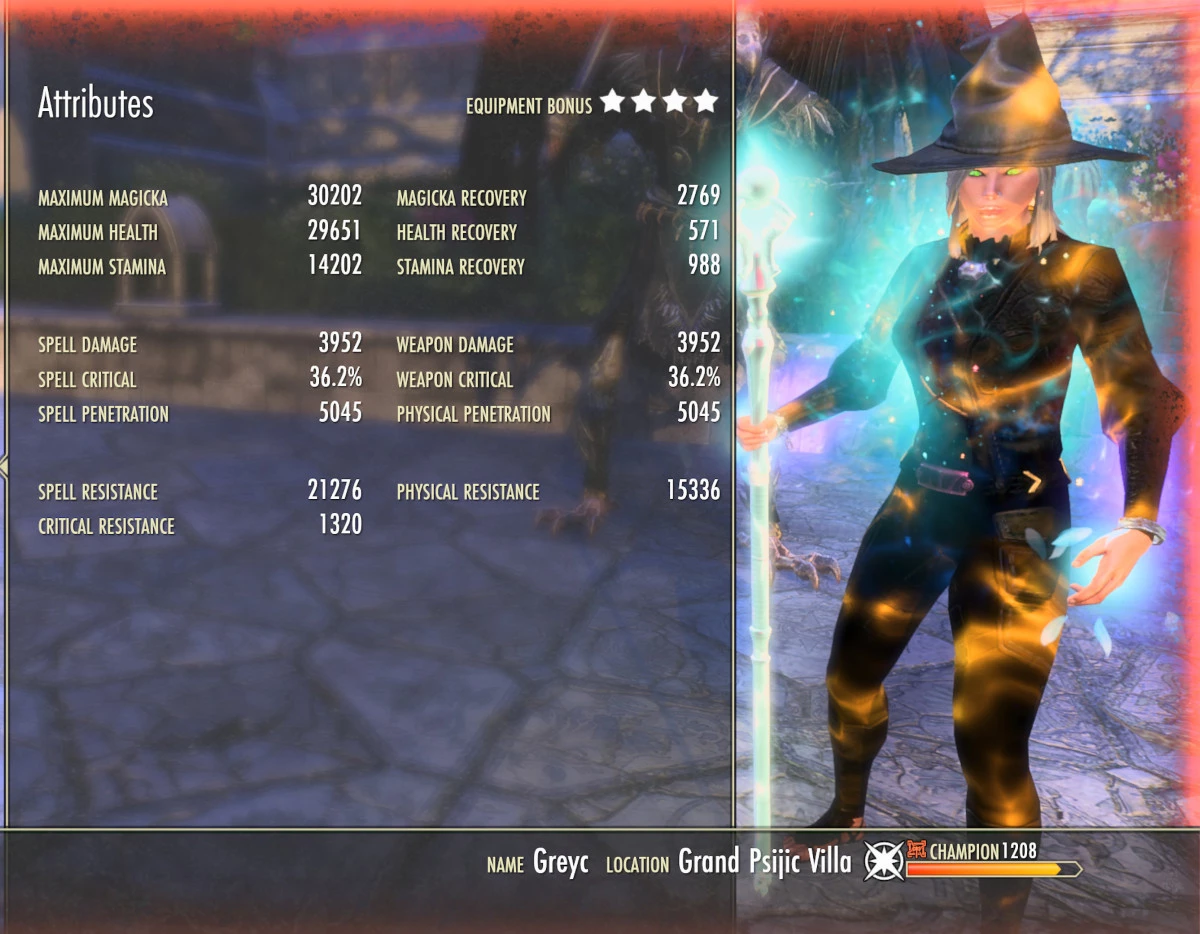Click the Physical Resistance entry
Viewport: 1200px width, 934px height.
point(558,491)
